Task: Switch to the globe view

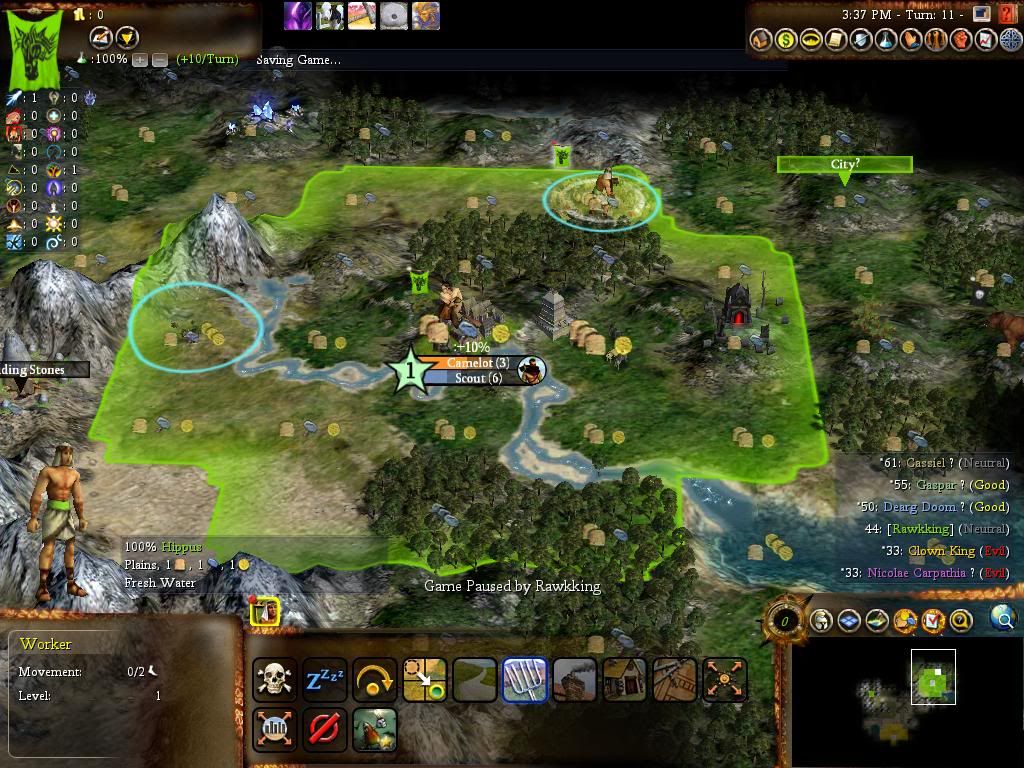Action: 1003,619
